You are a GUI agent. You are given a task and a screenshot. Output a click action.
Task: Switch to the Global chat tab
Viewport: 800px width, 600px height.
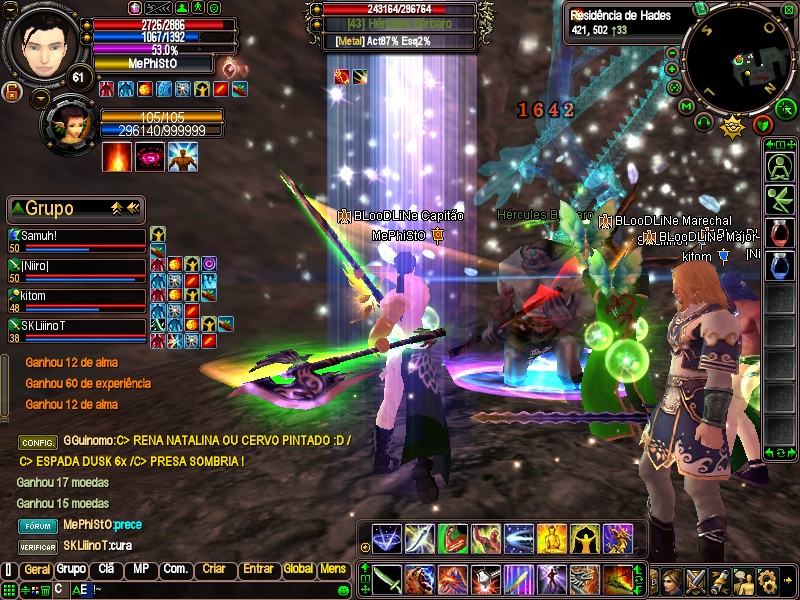(298, 570)
